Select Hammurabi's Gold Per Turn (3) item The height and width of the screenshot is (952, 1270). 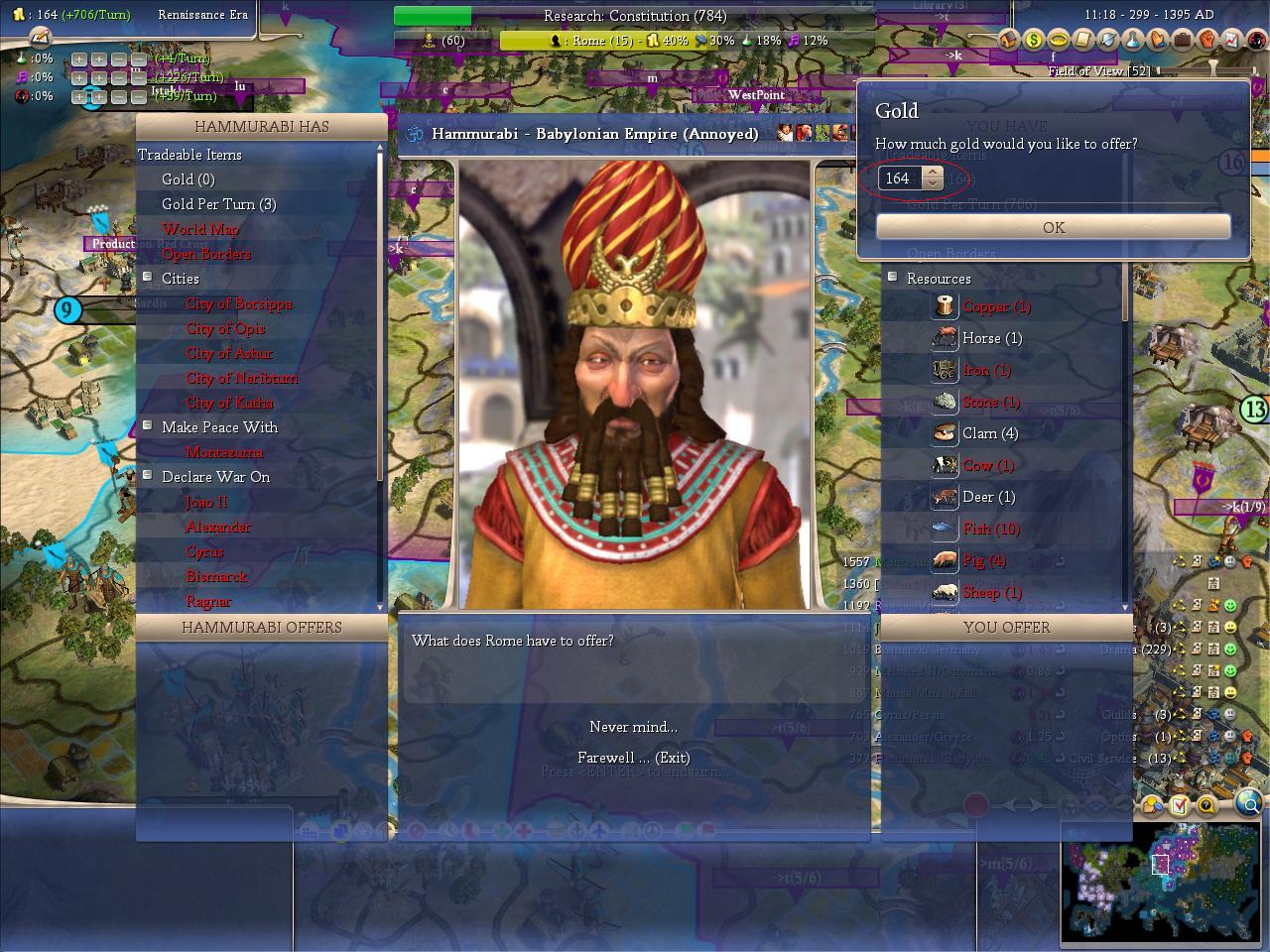(x=218, y=204)
